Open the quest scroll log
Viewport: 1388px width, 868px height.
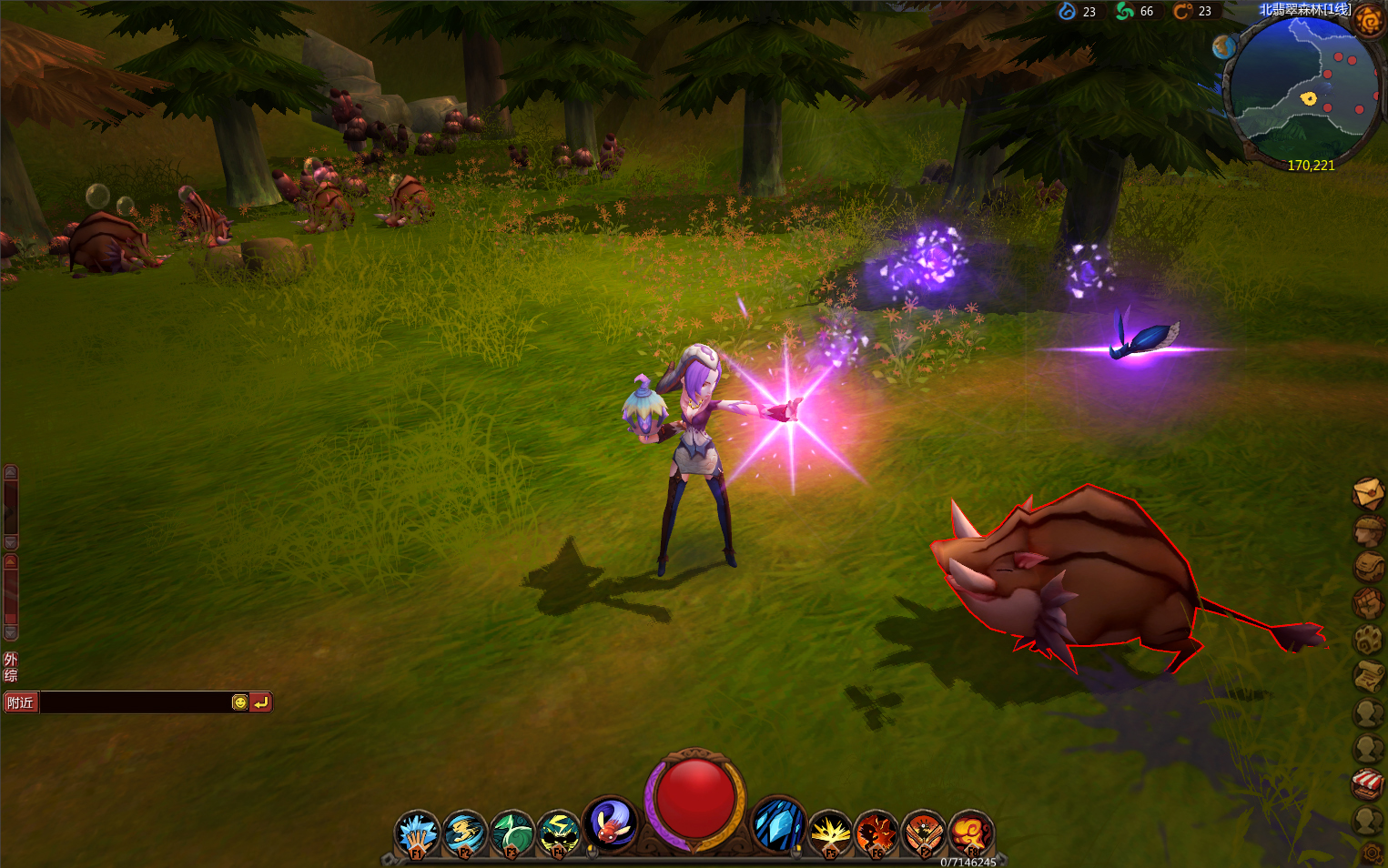coord(1368,675)
